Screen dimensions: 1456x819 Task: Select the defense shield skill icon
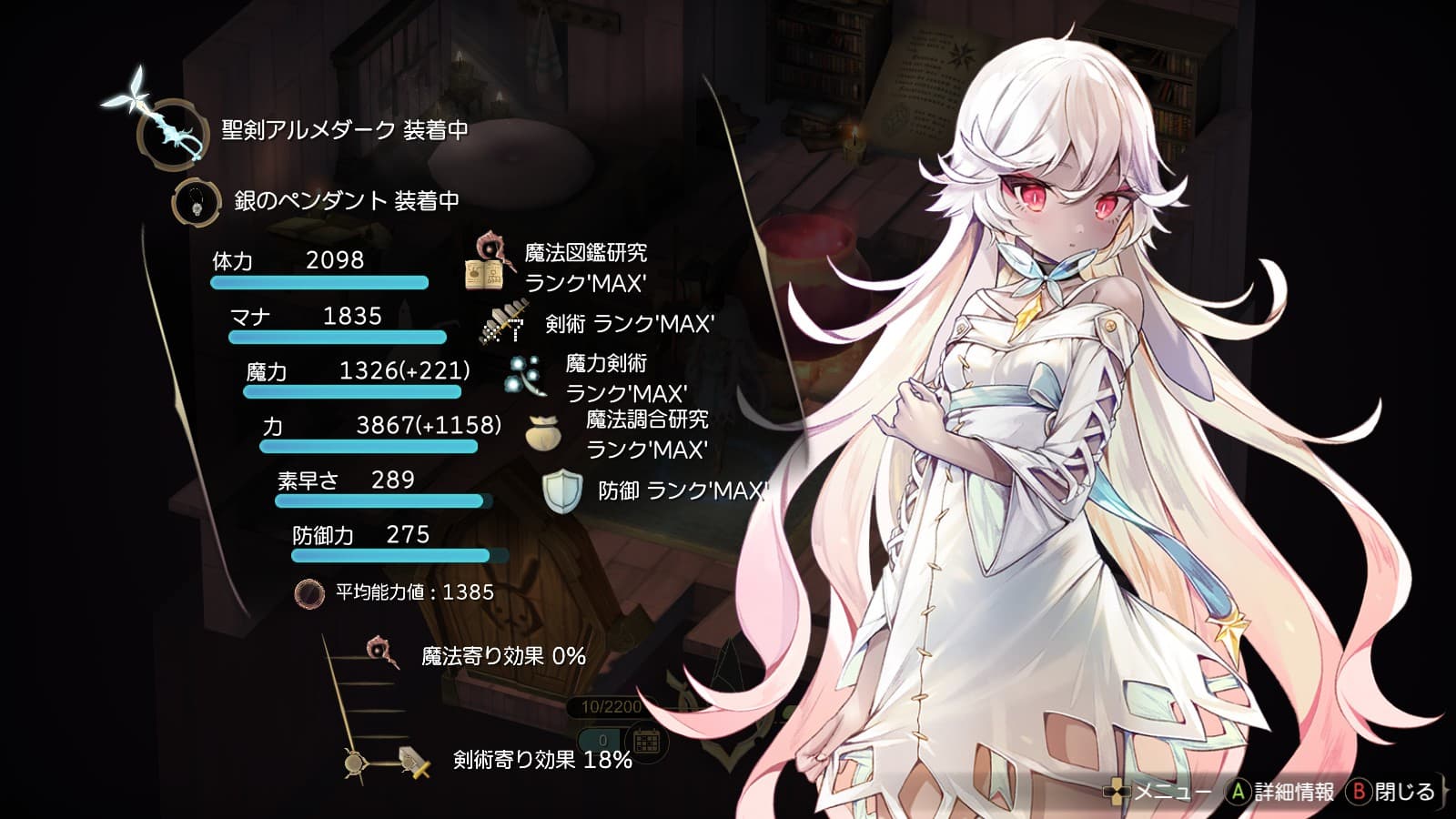(x=561, y=491)
